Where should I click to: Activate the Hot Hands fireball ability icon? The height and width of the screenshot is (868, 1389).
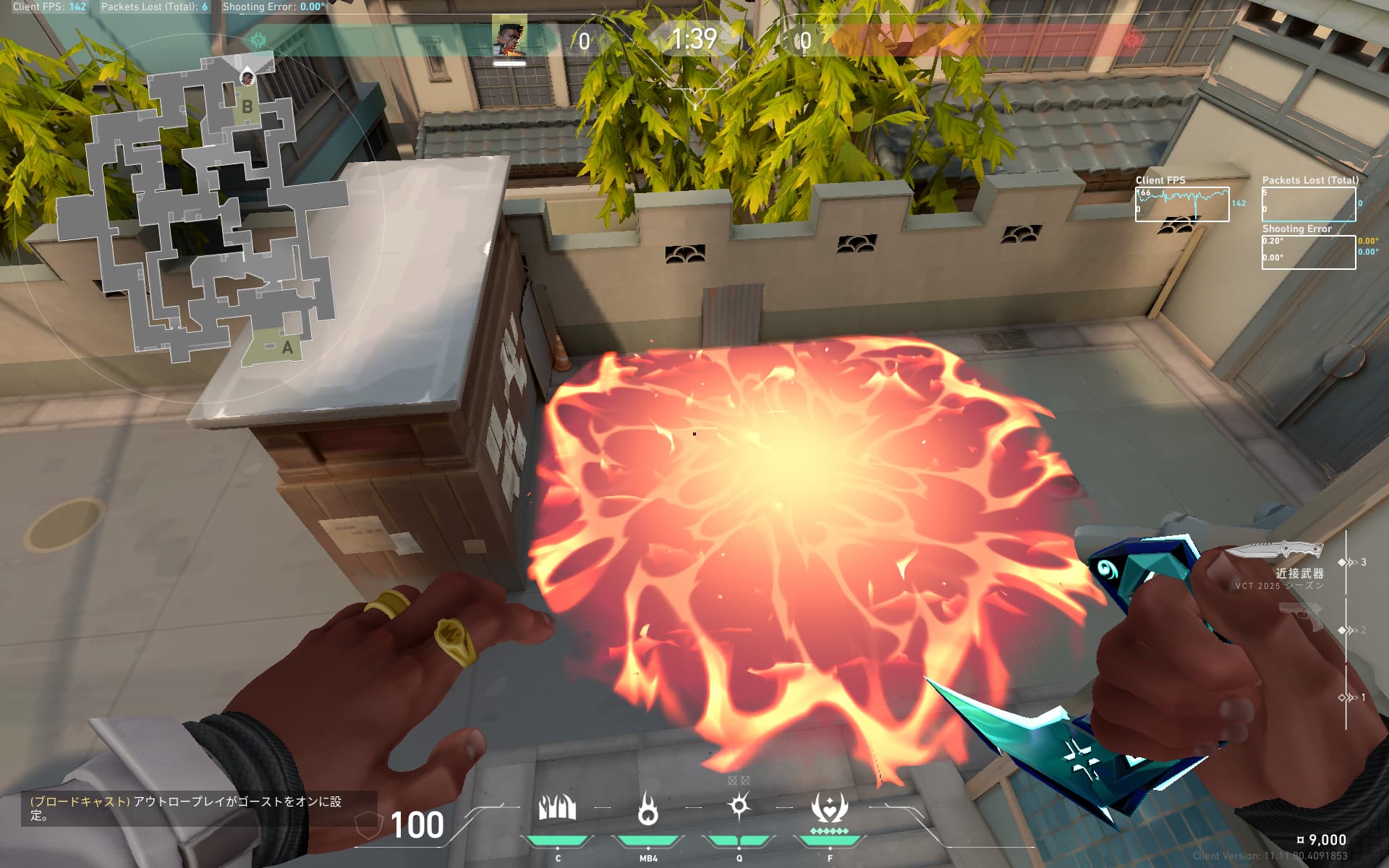[648, 809]
